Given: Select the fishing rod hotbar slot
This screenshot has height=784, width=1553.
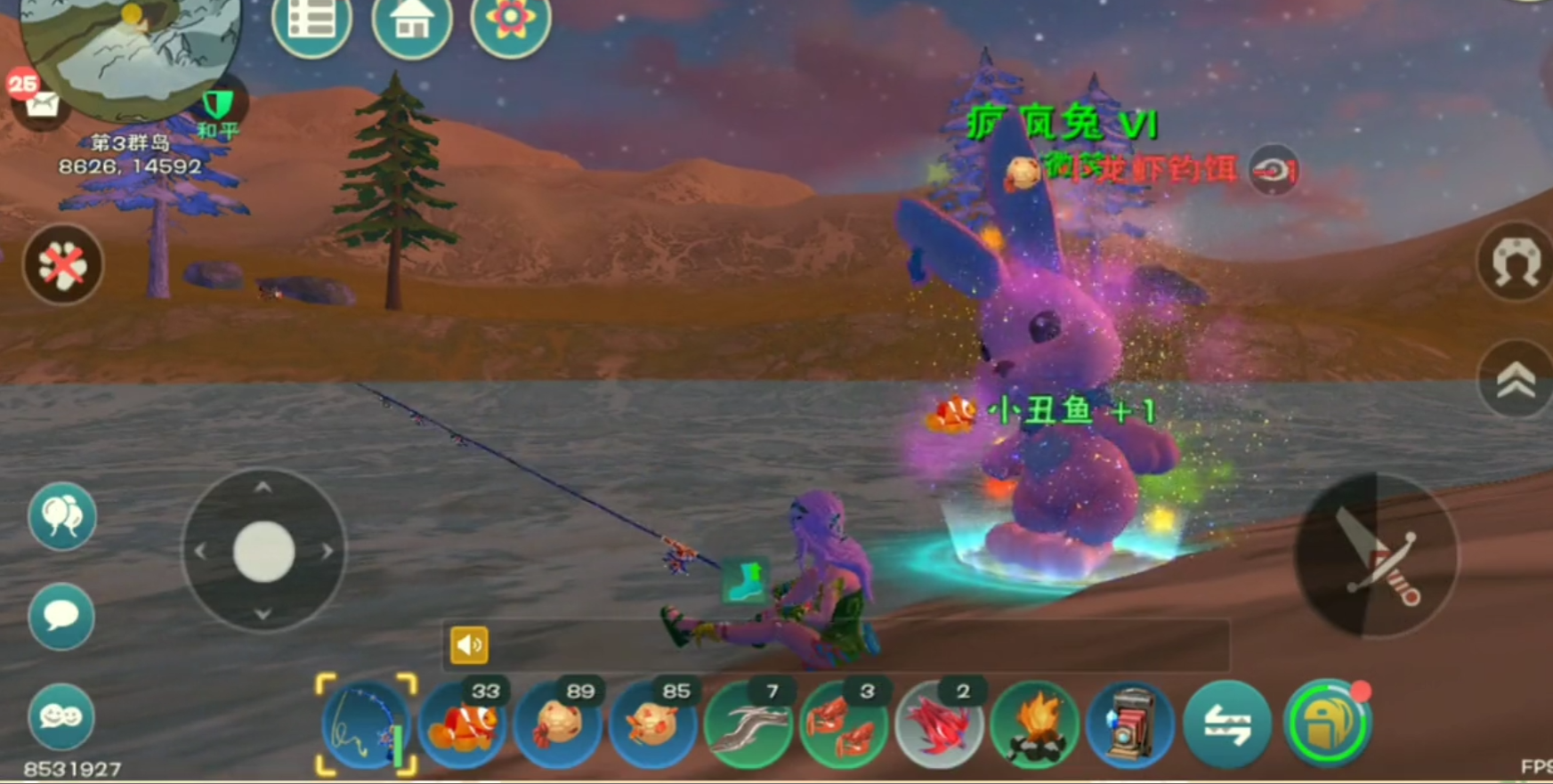Looking at the screenshot, I should (x=366, y=724).
